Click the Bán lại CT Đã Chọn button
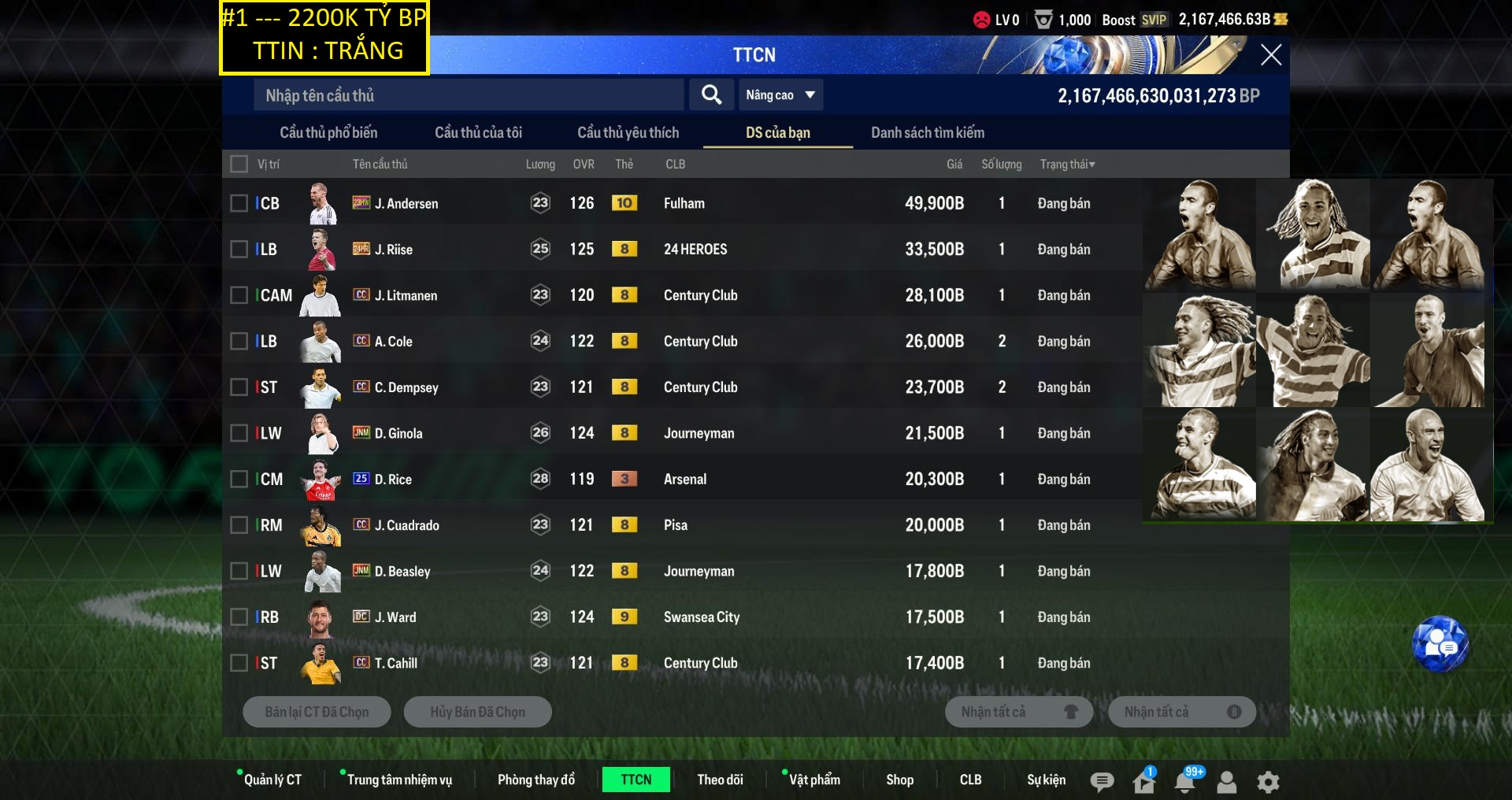The image size is (1512, 800). click(317, 712)
